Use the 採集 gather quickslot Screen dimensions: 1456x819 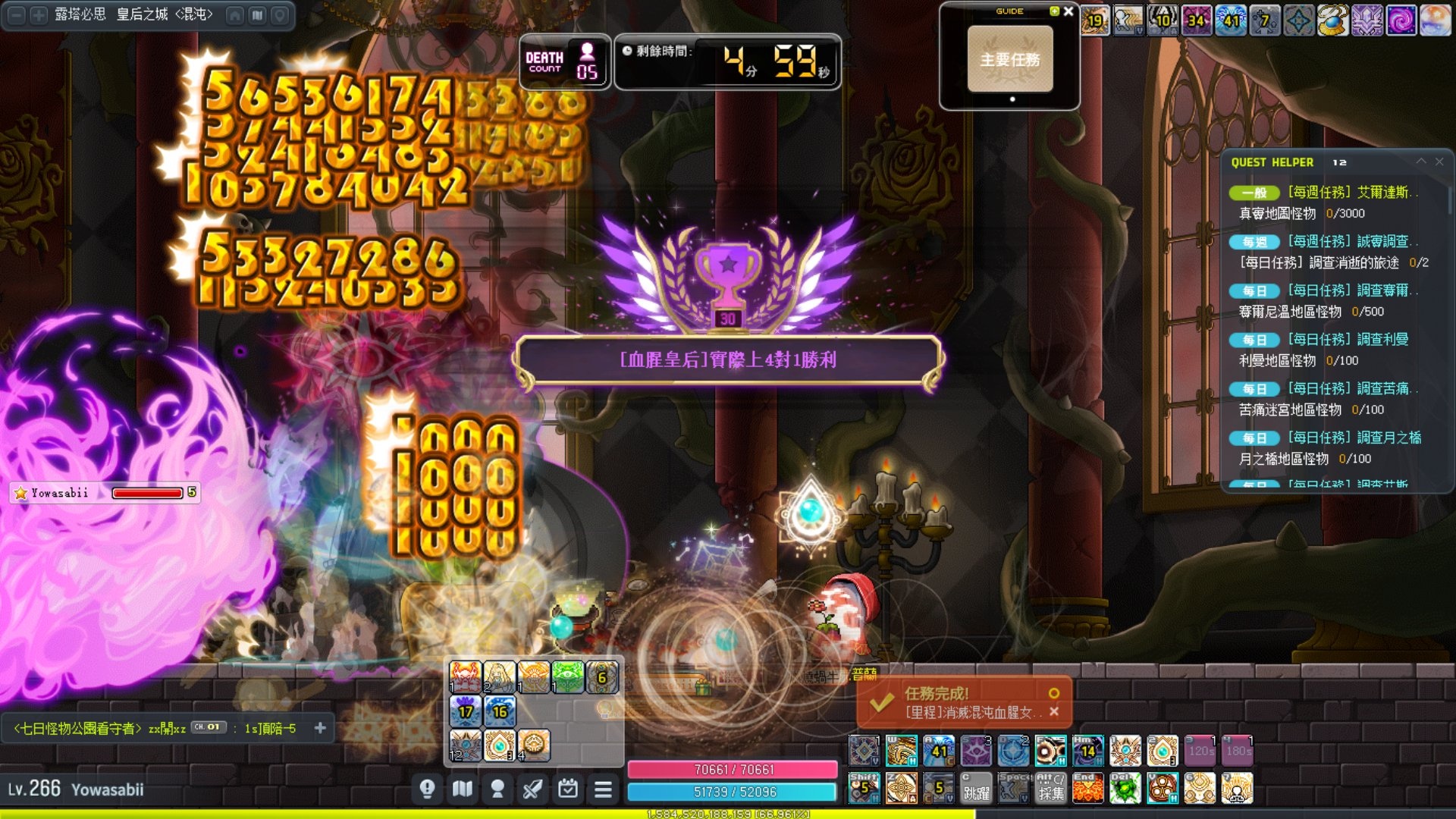[1050, 789]
